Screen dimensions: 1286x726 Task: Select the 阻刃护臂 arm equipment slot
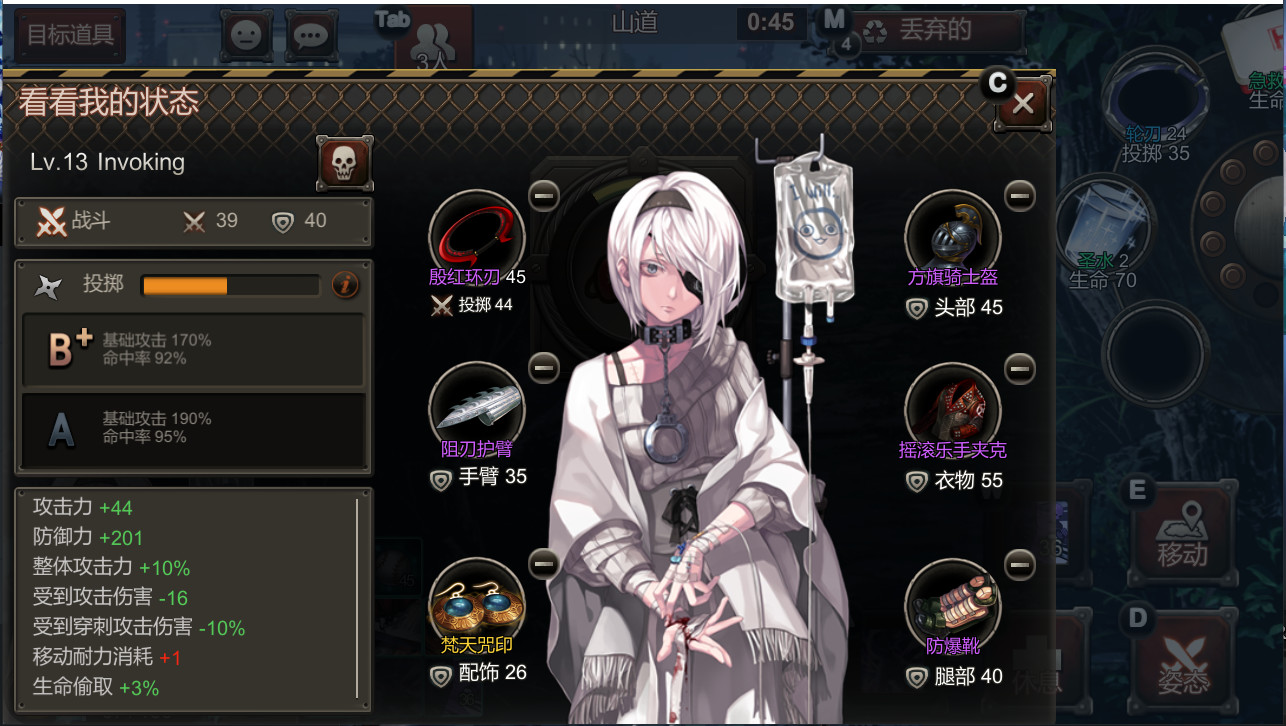coord(477,408)
